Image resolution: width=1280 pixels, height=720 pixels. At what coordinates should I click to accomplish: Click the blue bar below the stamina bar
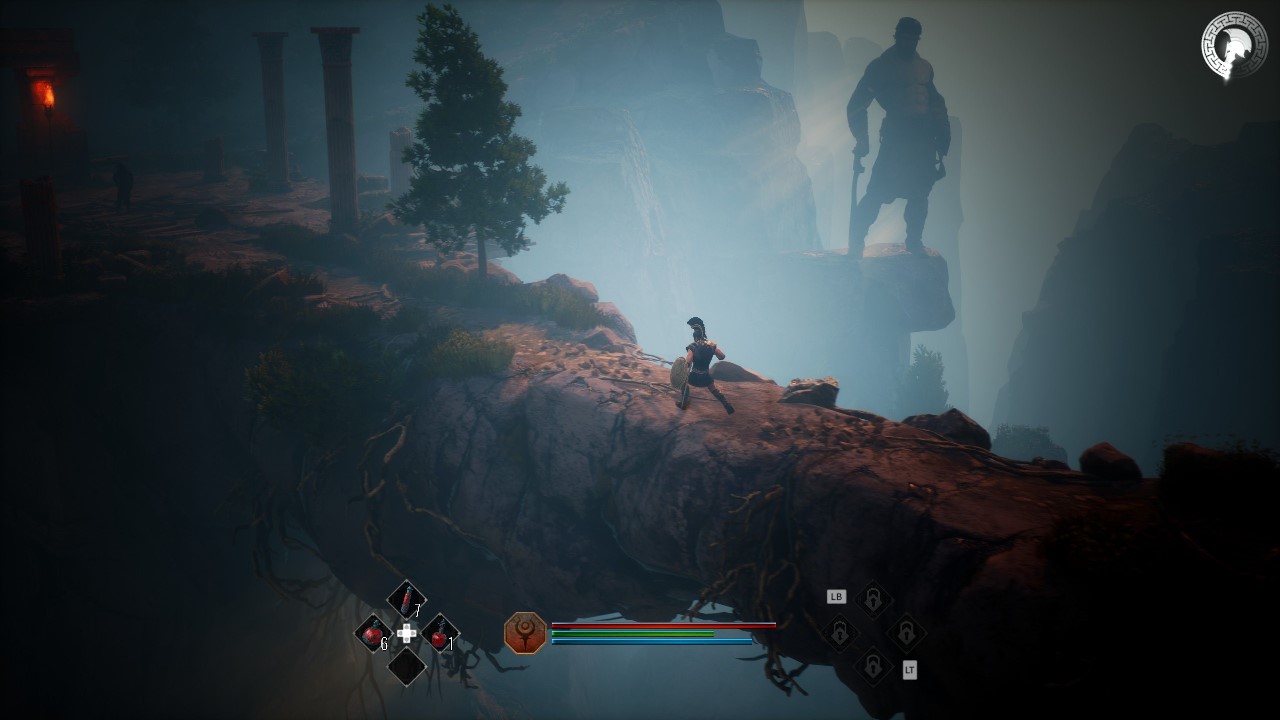(x=653, y=641)
